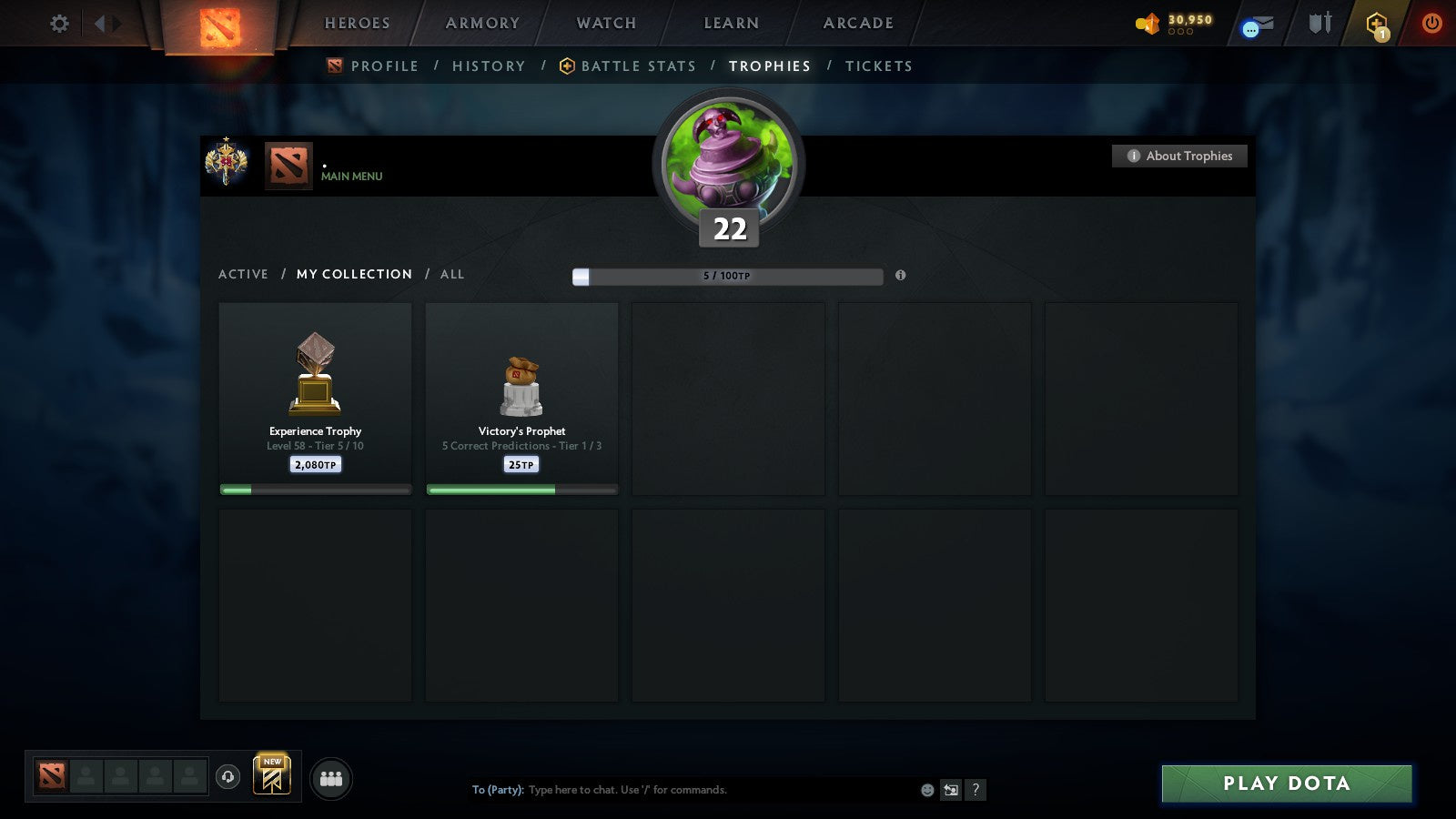This screenshot has height=819, width=1456.
Task: Click the About Trophies button
Action: point(1179,156)
